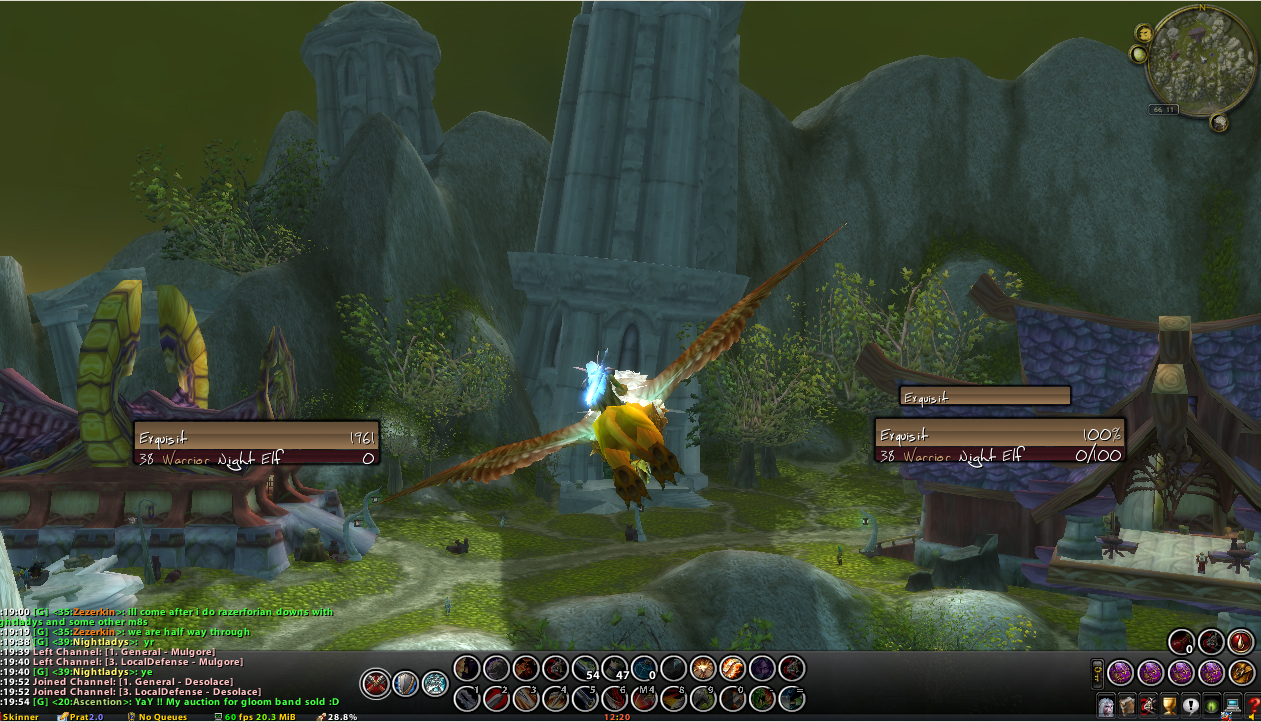Click the Skinner addon label
1261x722 pixels.
[x=19, y=716]
